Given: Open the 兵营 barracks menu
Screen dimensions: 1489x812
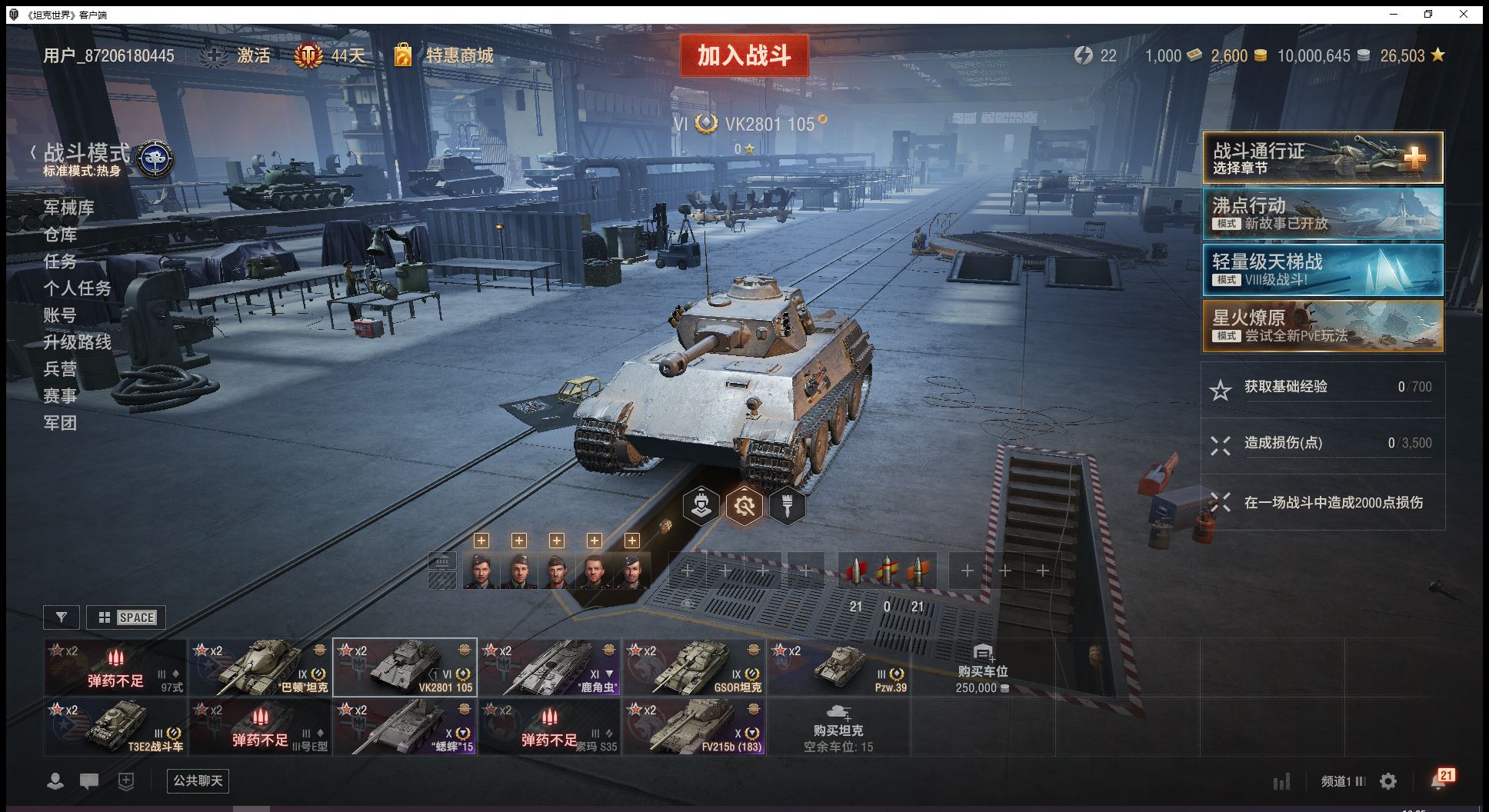Looking at the screenshot, I should (x=60, y=369).
